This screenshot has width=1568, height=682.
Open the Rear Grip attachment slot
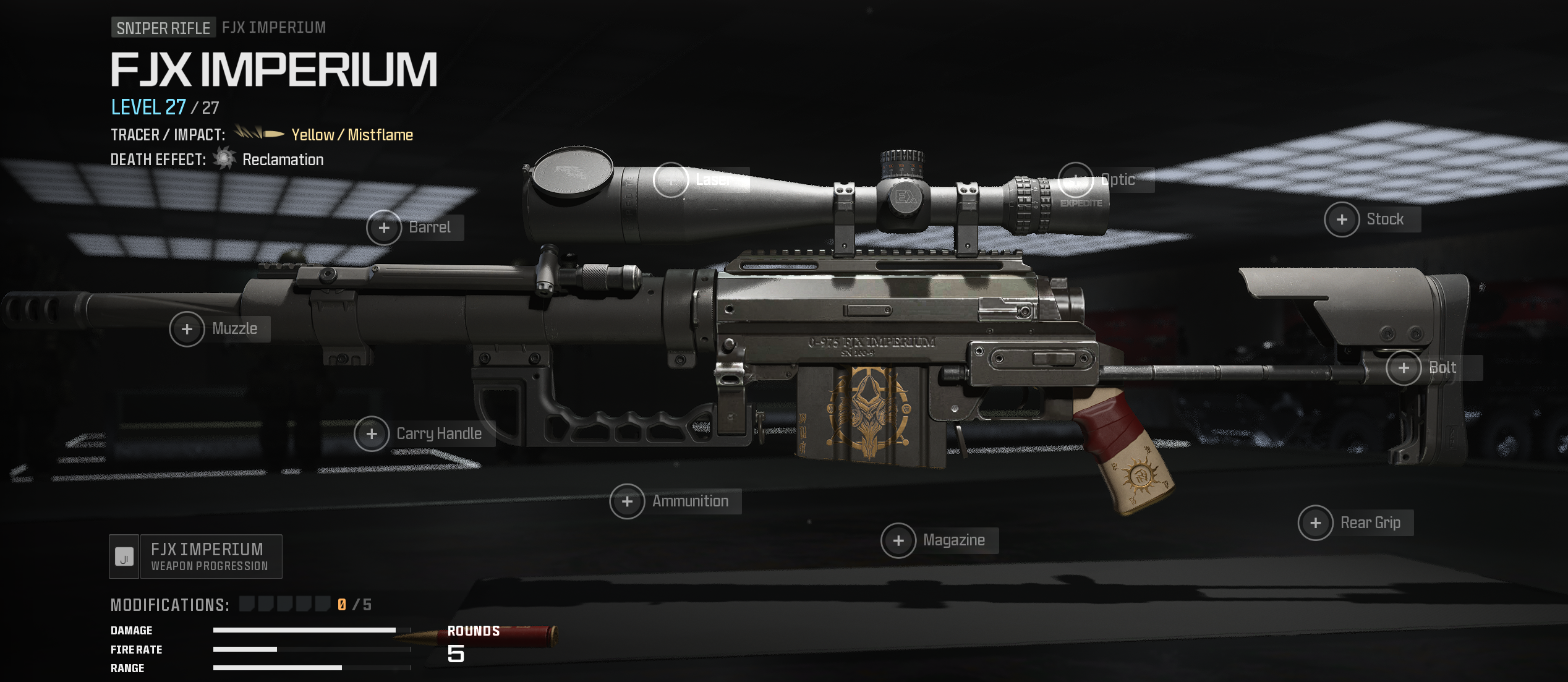pos(1316,524)
